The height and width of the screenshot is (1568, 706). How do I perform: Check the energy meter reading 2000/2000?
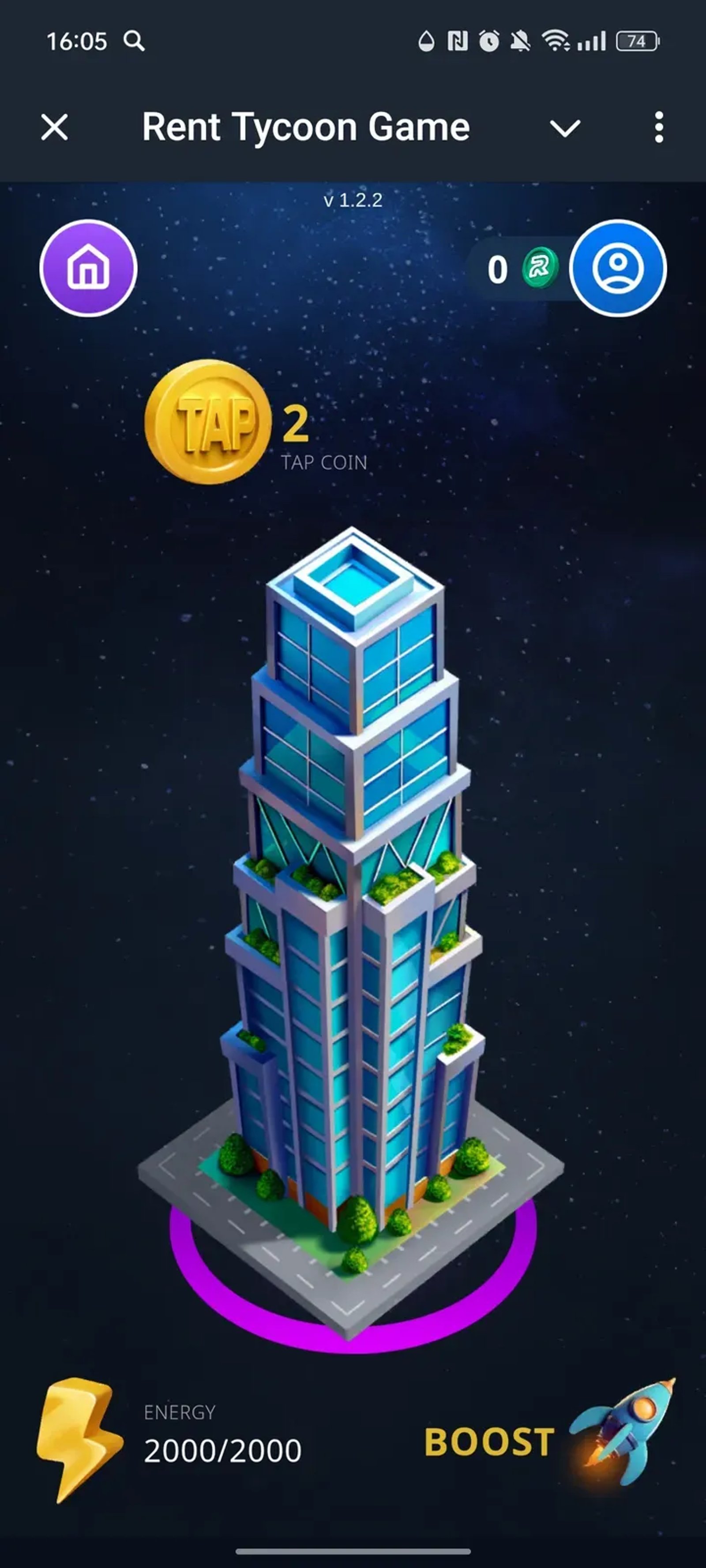222,1450
